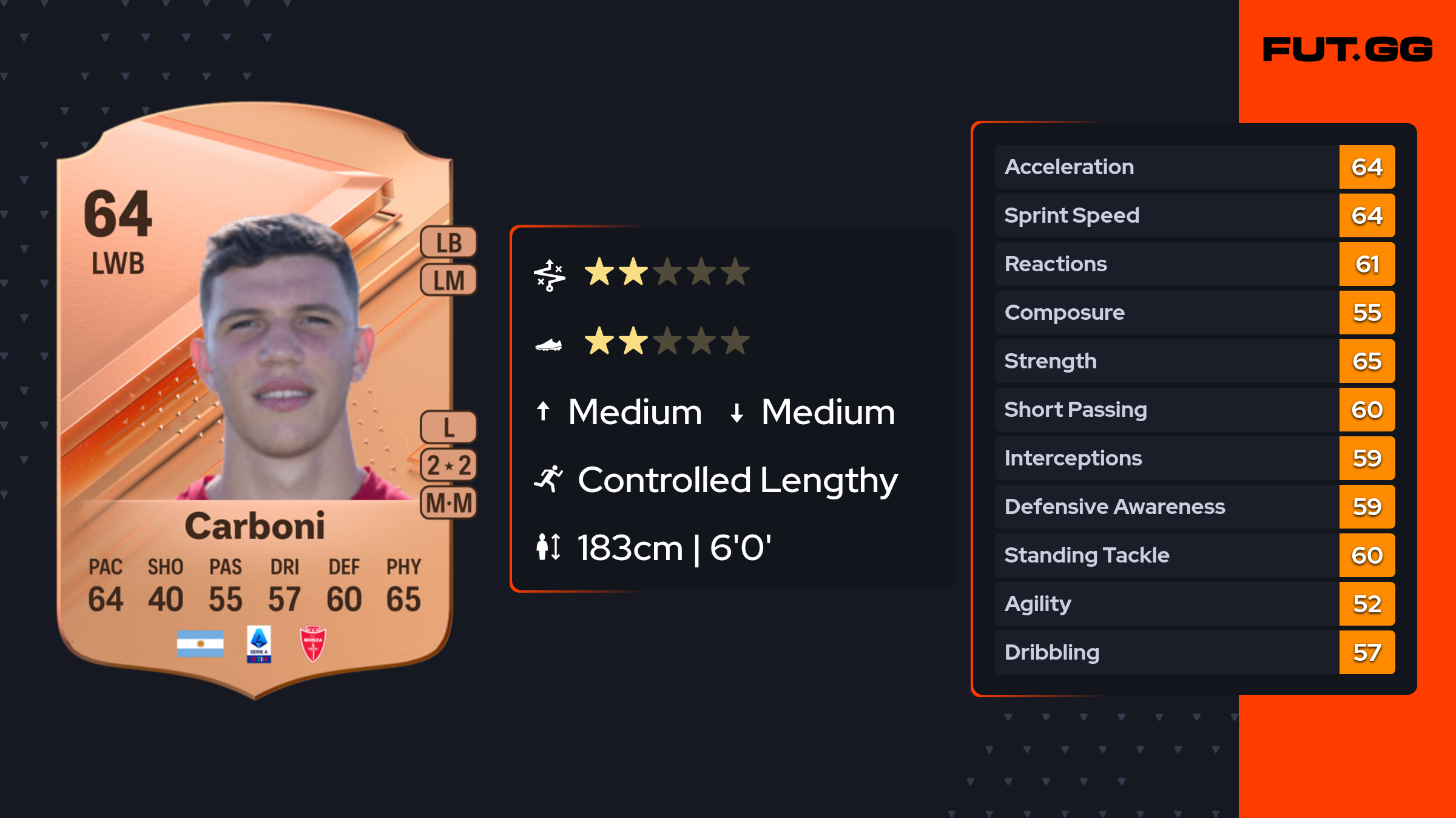Select the Defensive Awareness stat row
This screenshot has width=1456, height=818.
coord(1195,507)
